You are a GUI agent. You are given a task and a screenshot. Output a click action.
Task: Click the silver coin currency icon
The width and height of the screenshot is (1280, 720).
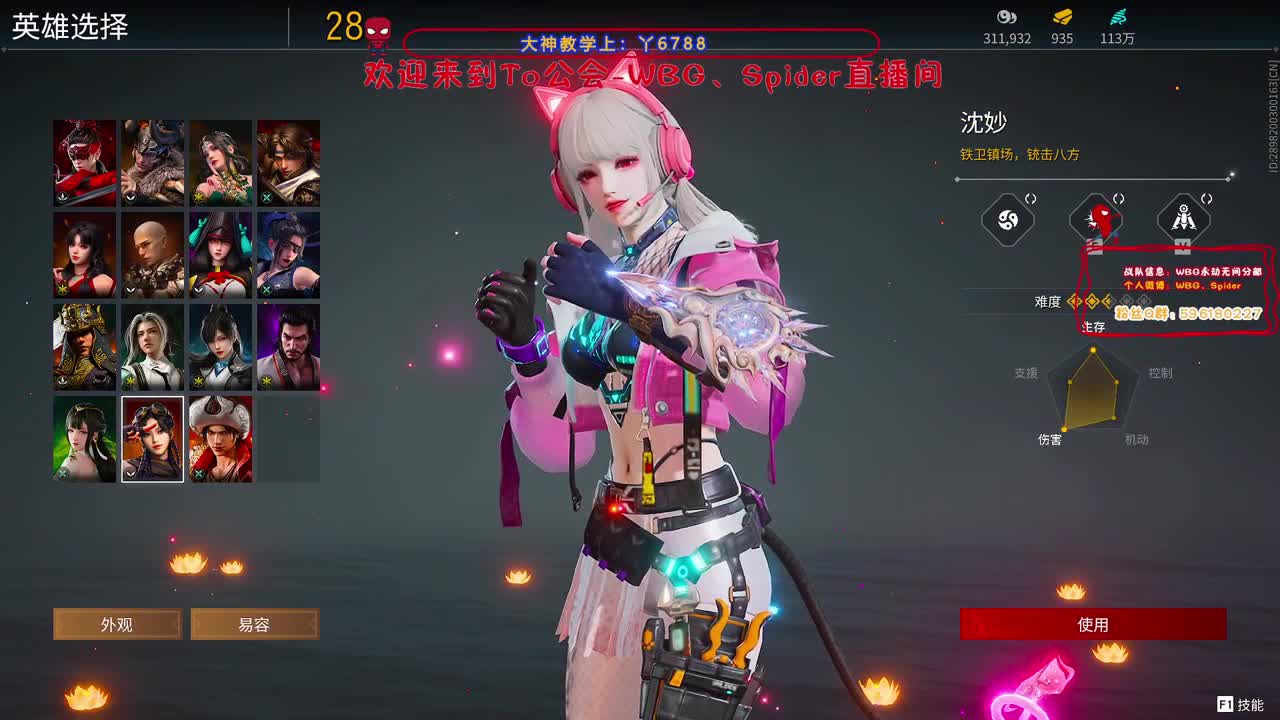pyautogui.click(x=1006, y=17)
